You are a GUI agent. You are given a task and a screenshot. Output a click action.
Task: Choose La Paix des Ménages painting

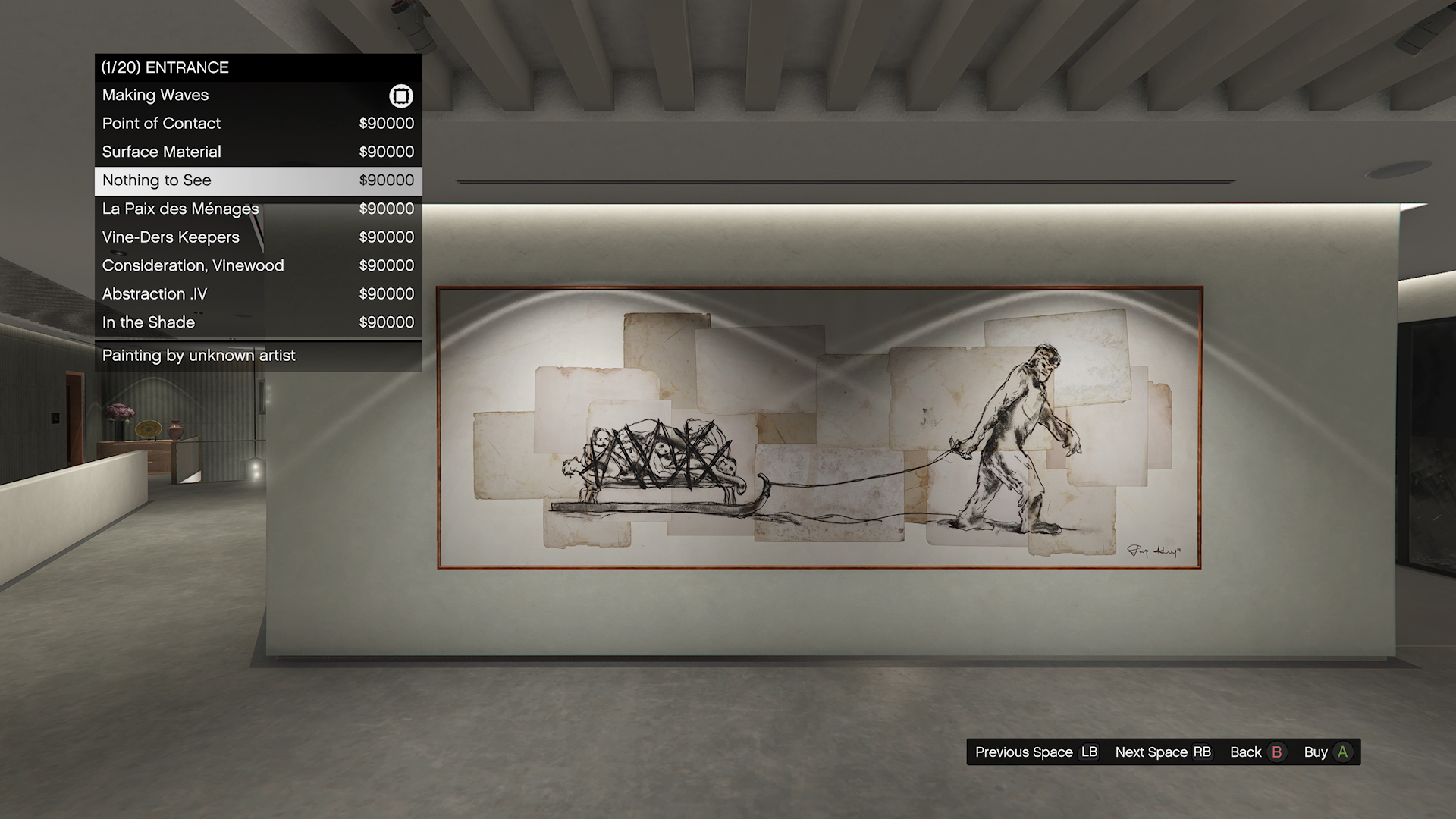258,209
